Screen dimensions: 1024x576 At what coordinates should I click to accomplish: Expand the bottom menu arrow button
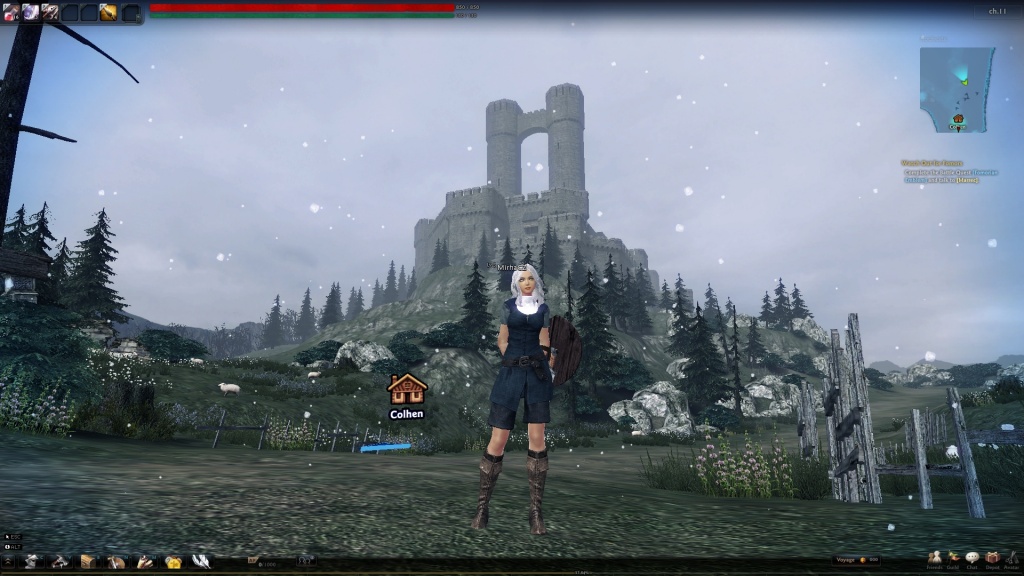[x=7, y=562]
